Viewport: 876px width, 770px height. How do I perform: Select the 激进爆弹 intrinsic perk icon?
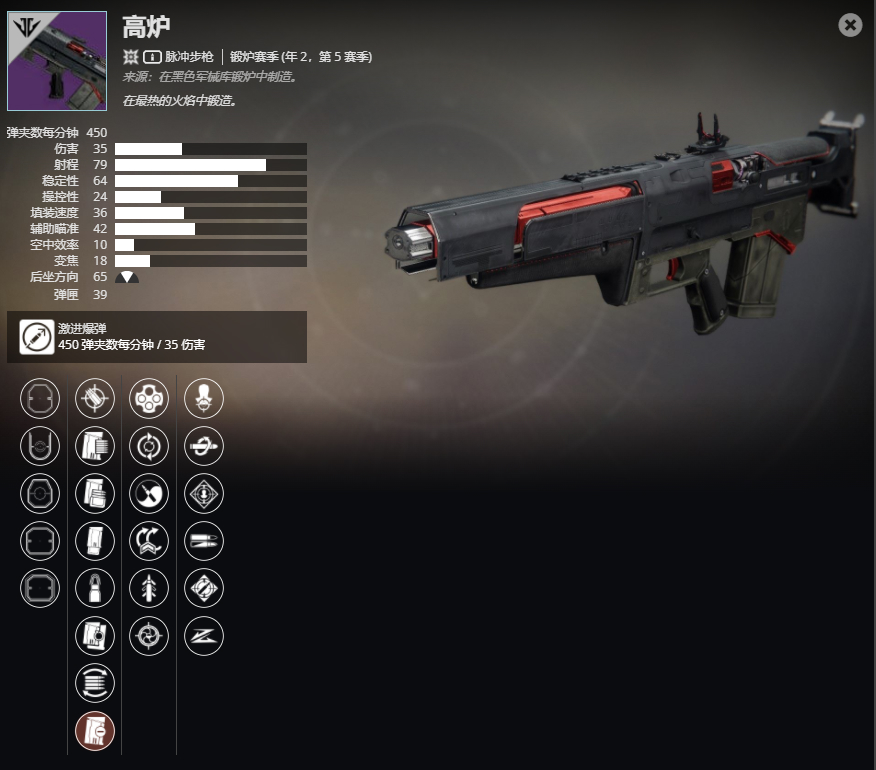point(37,337)
